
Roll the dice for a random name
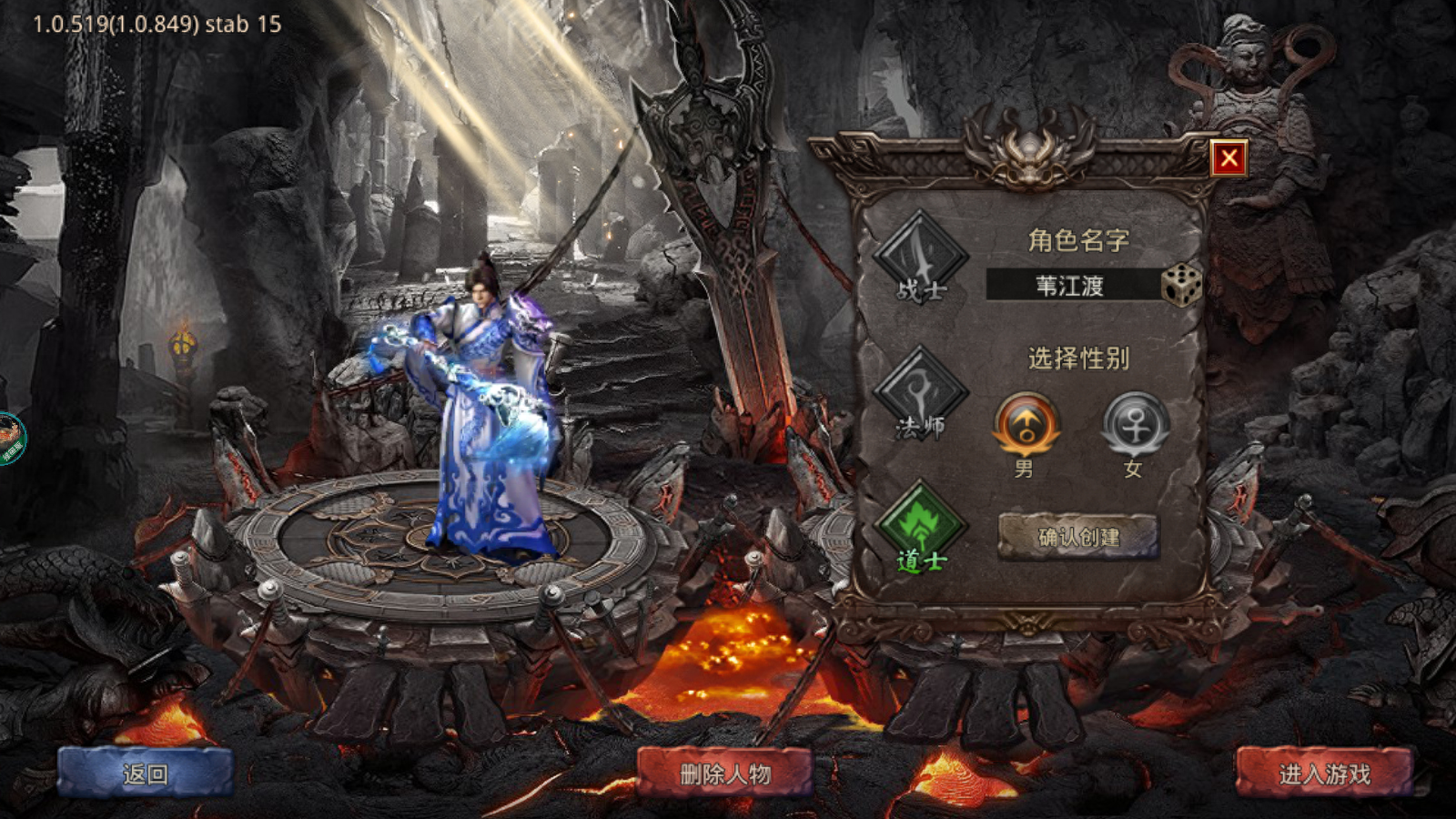[x=1182, y=286]
